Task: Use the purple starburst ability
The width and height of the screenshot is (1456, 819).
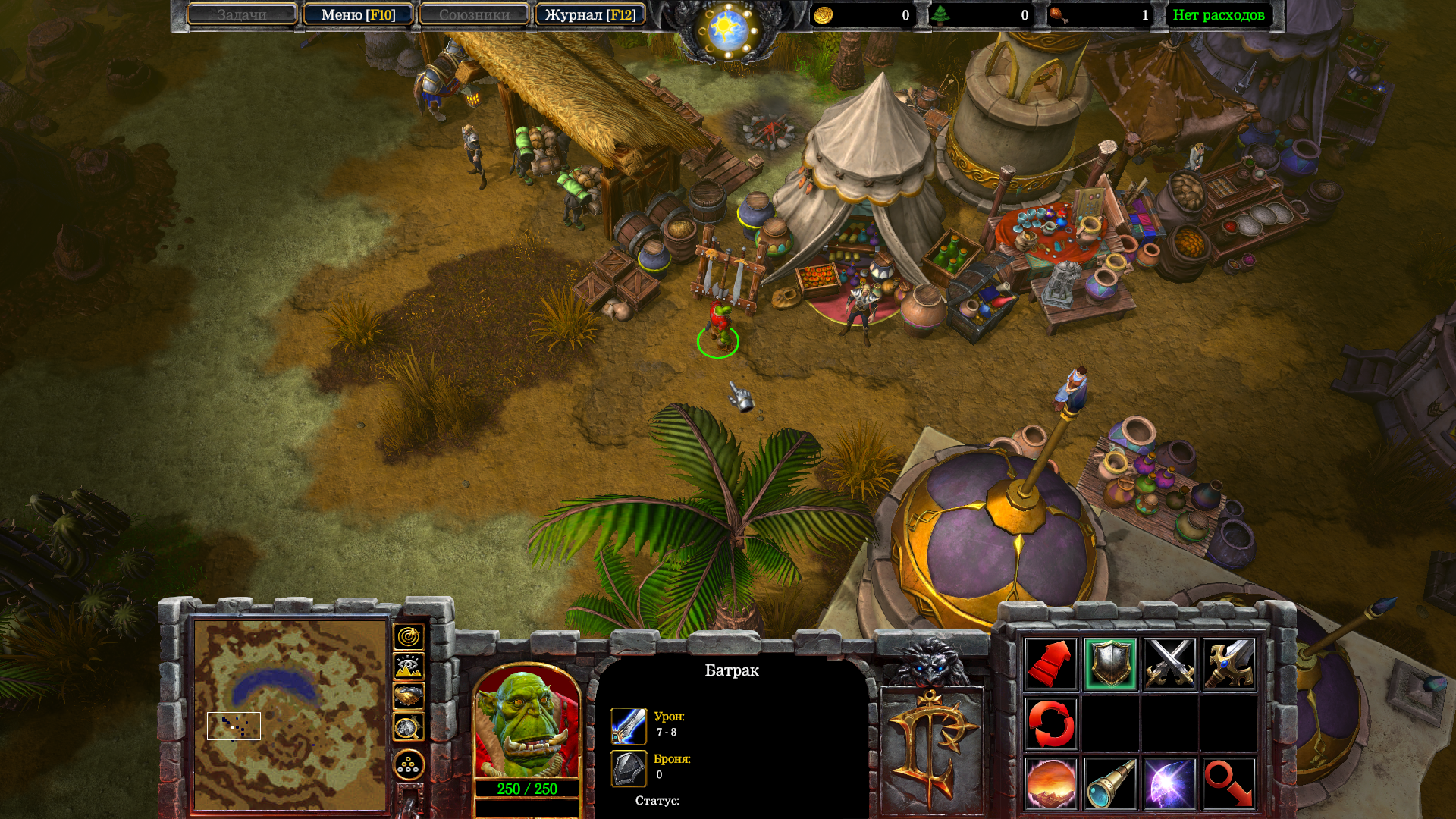Action: [1169, 783]
